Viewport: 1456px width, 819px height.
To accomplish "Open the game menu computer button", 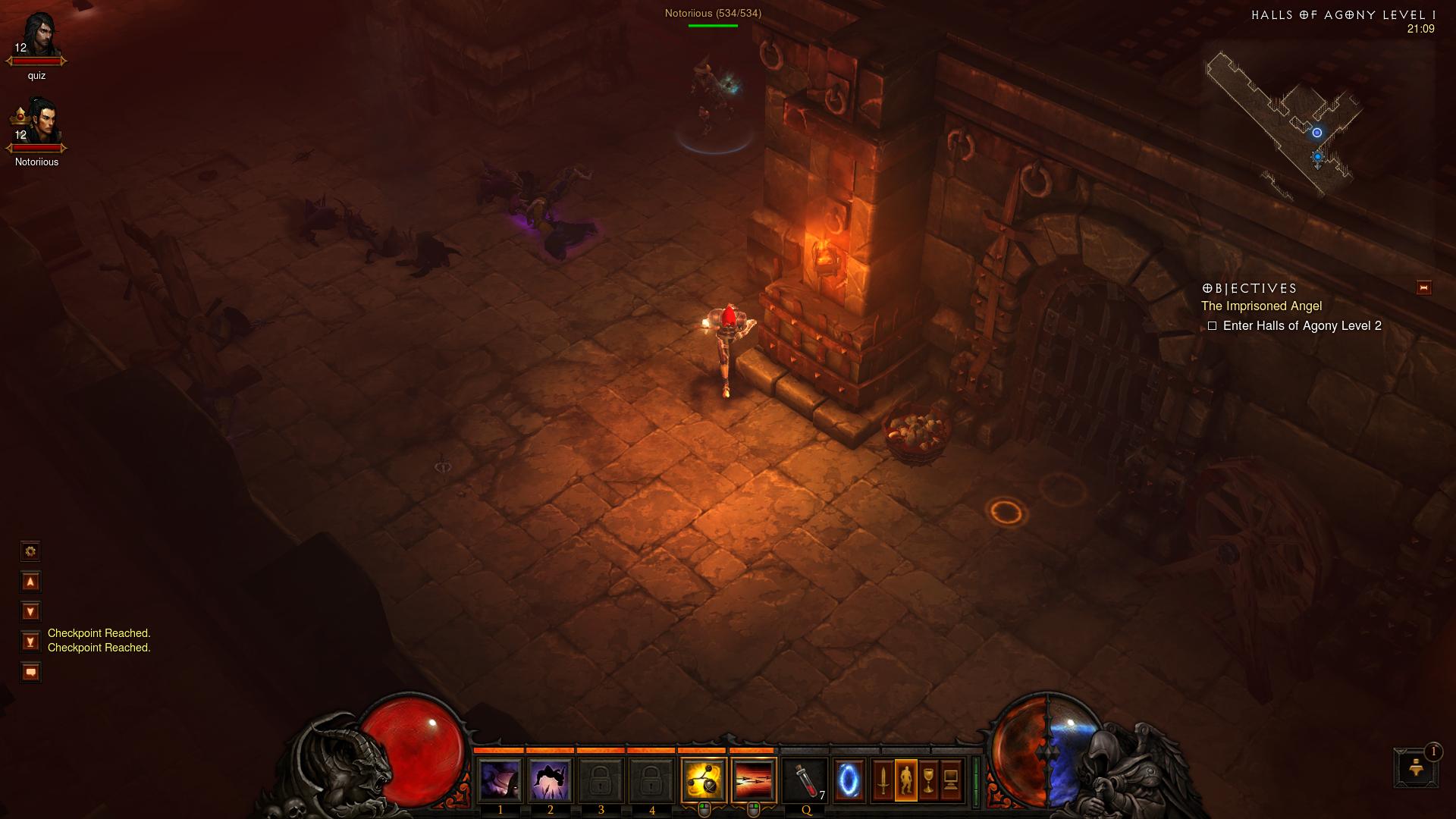I will 951,780.
